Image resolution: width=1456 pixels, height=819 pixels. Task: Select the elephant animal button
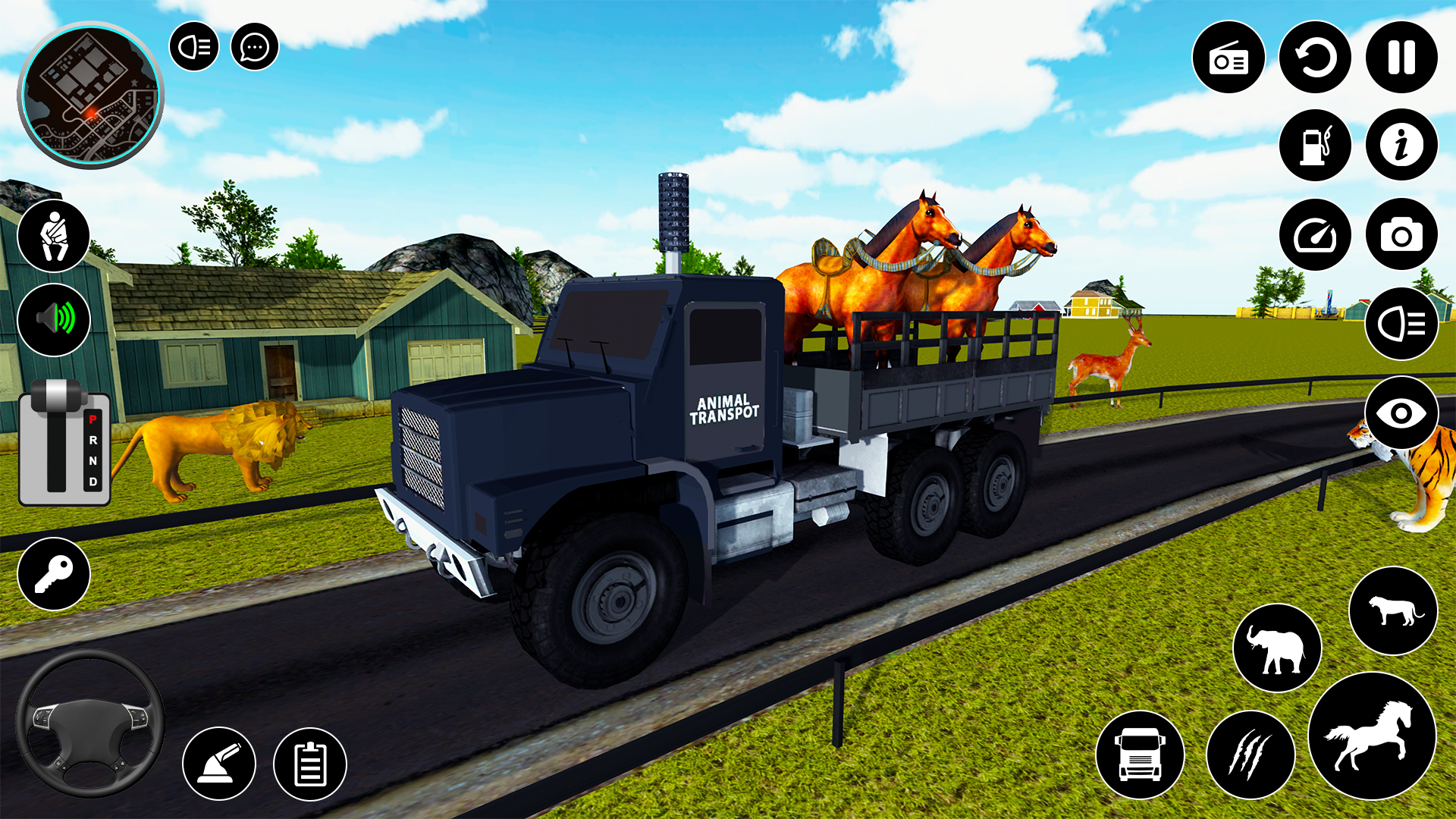1278,648
